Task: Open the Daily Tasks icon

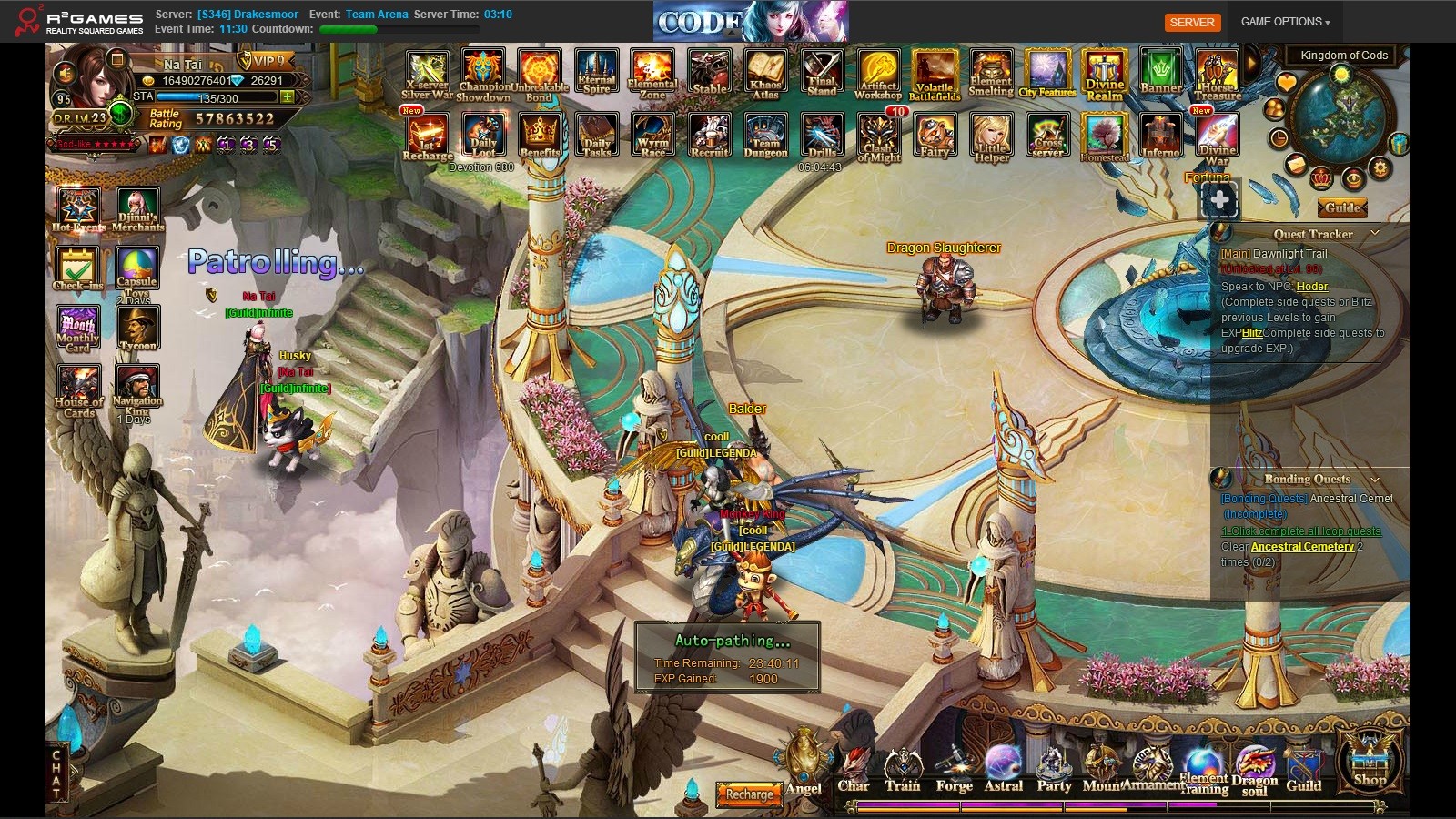Action: click(597, 136)
